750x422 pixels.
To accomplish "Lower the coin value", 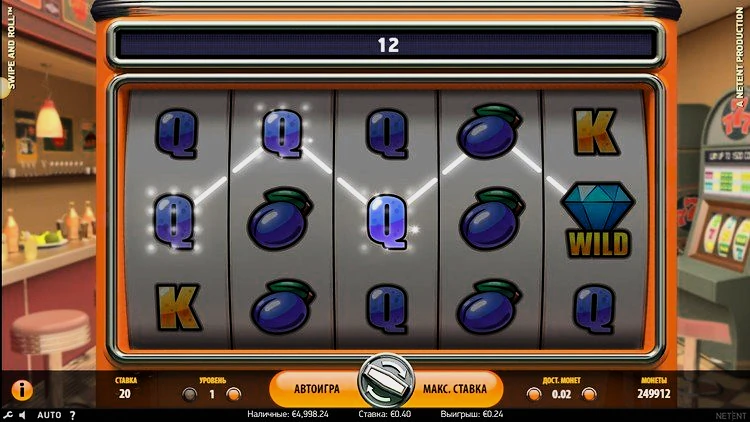I will pos(534,394).
